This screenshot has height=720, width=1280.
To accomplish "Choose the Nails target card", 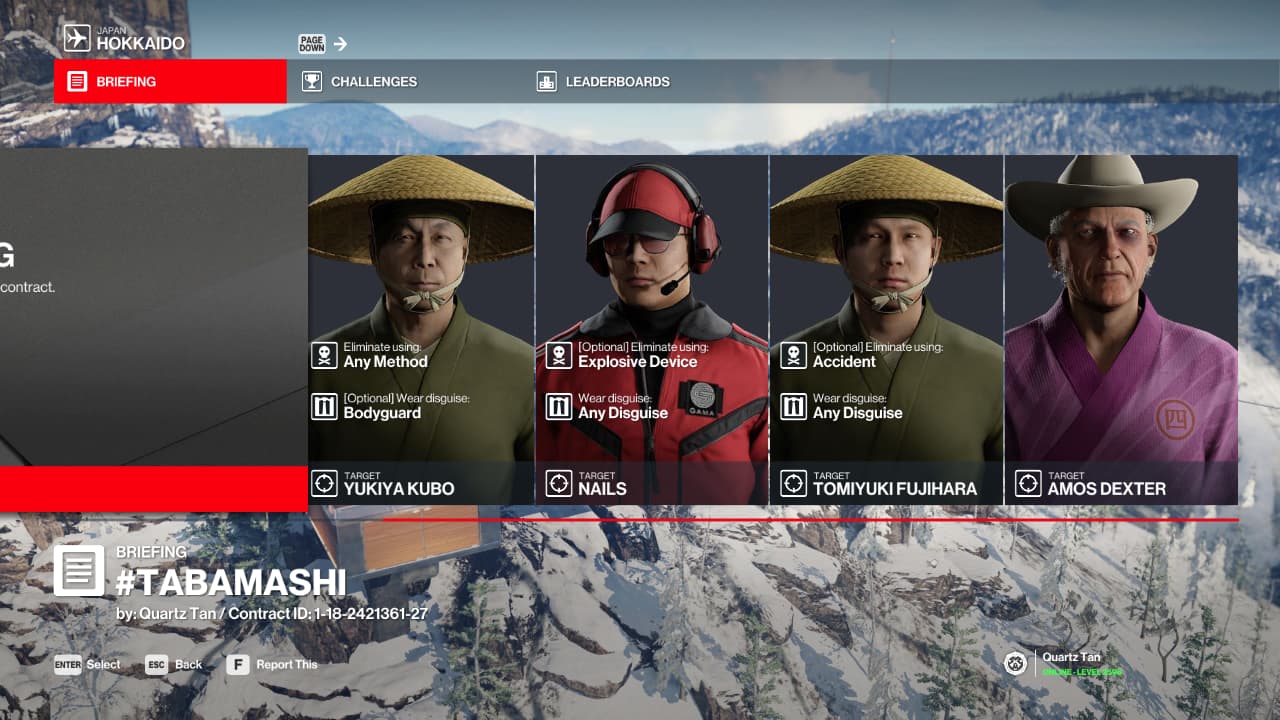I will (652, 330).
